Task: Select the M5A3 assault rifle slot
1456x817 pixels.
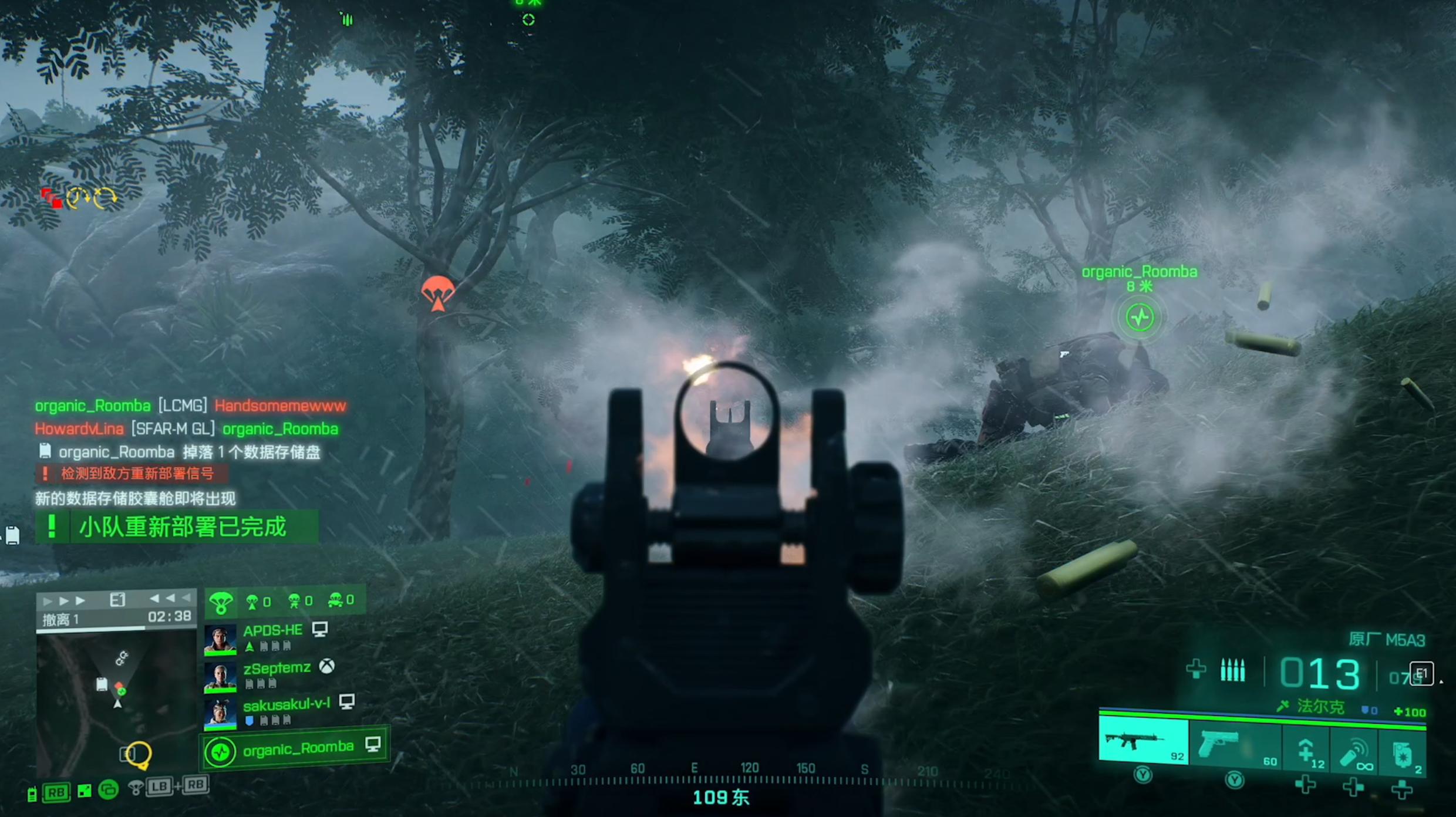Action: [1142, 743]
